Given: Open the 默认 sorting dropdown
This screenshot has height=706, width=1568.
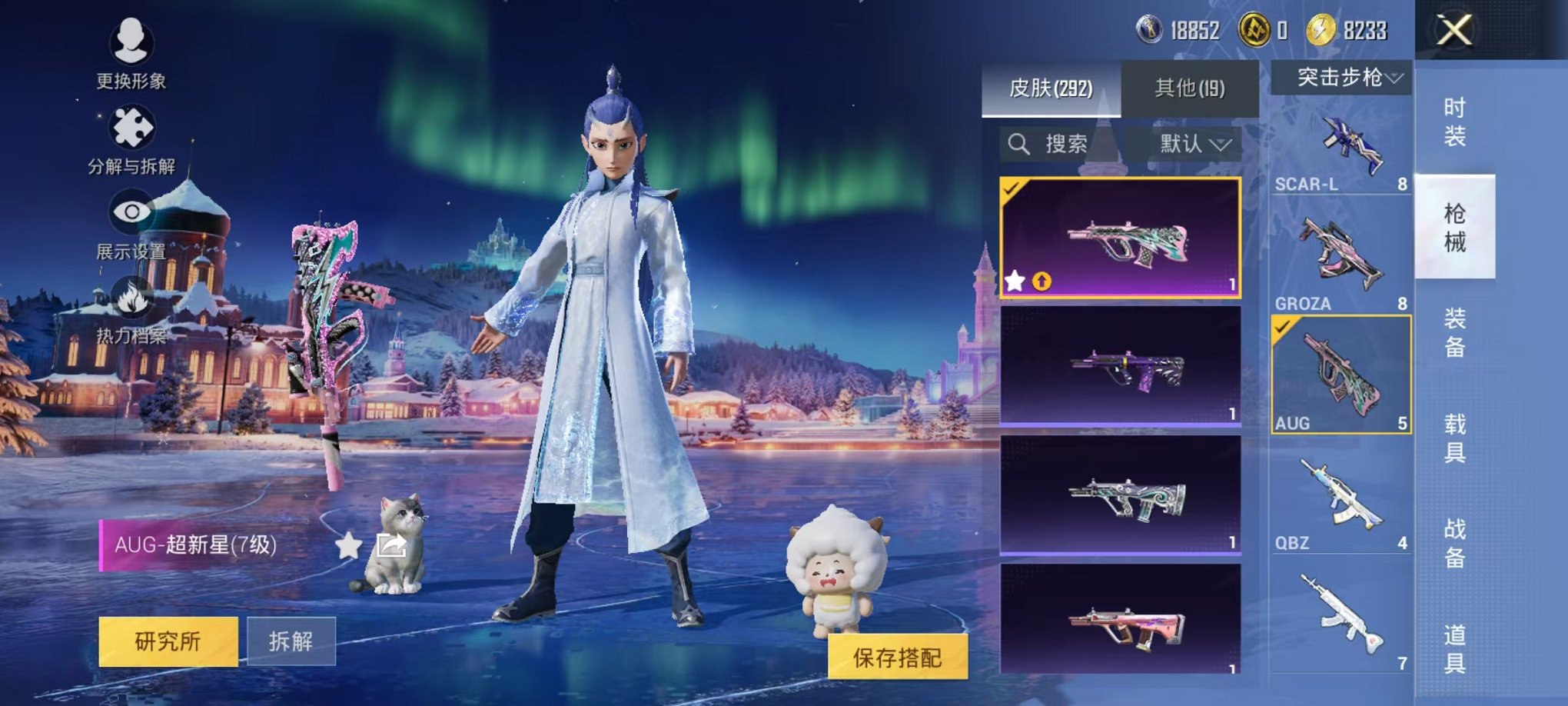Looking at the screenshot, I should tap(1194, 142).
